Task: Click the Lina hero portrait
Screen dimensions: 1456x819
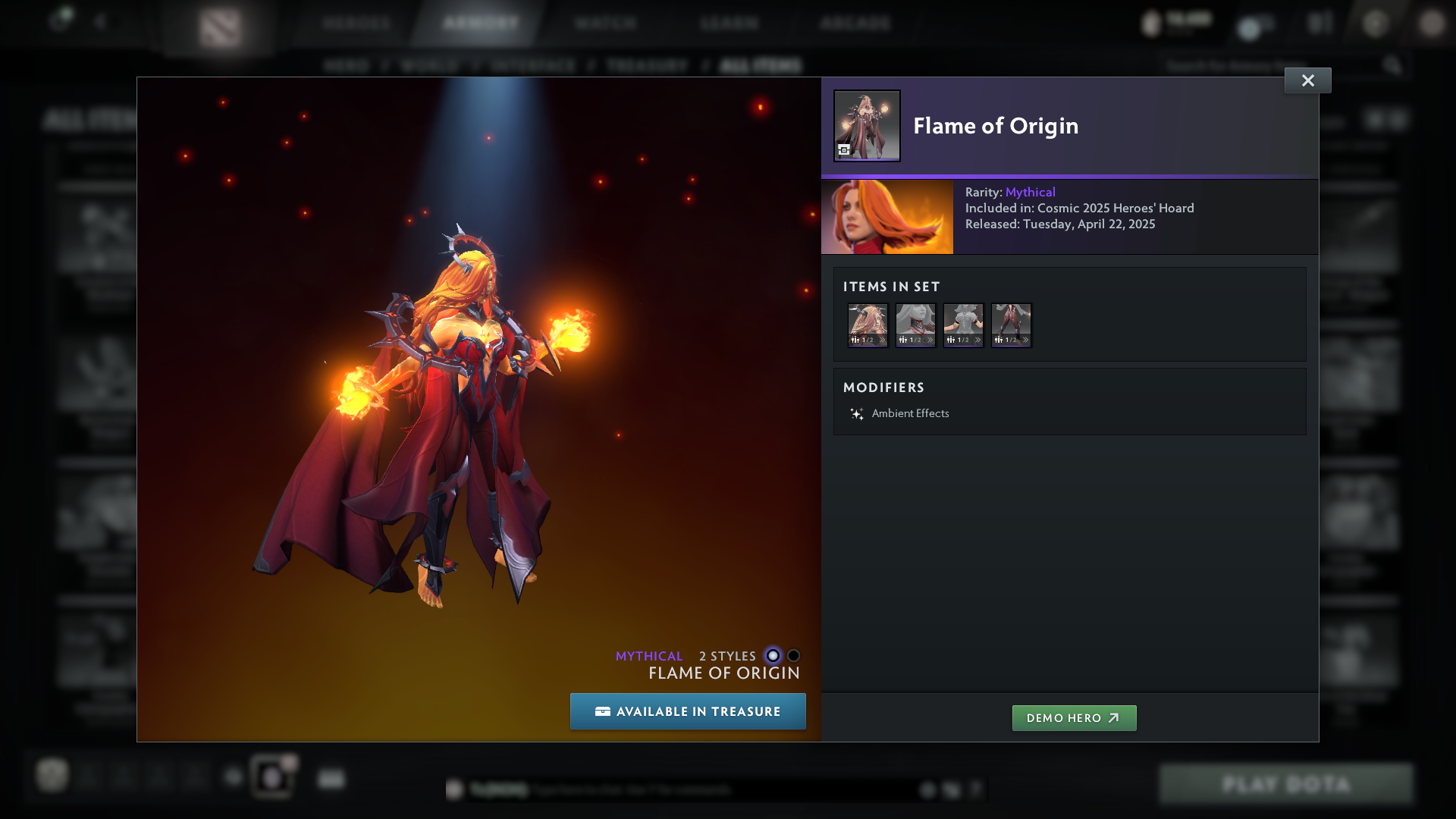Action: coord(886,217)
